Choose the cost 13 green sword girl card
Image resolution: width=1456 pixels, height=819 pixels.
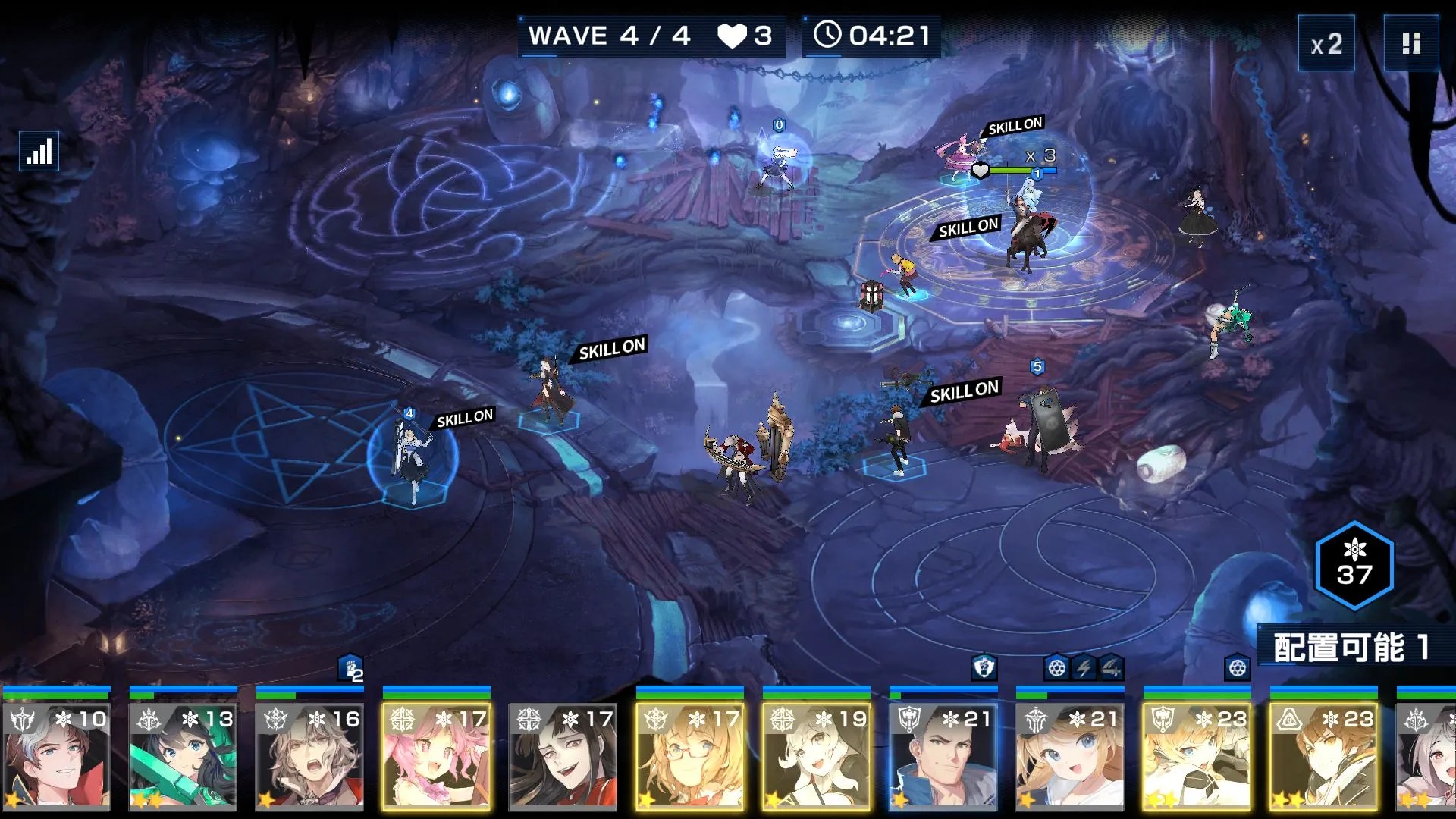184,755
